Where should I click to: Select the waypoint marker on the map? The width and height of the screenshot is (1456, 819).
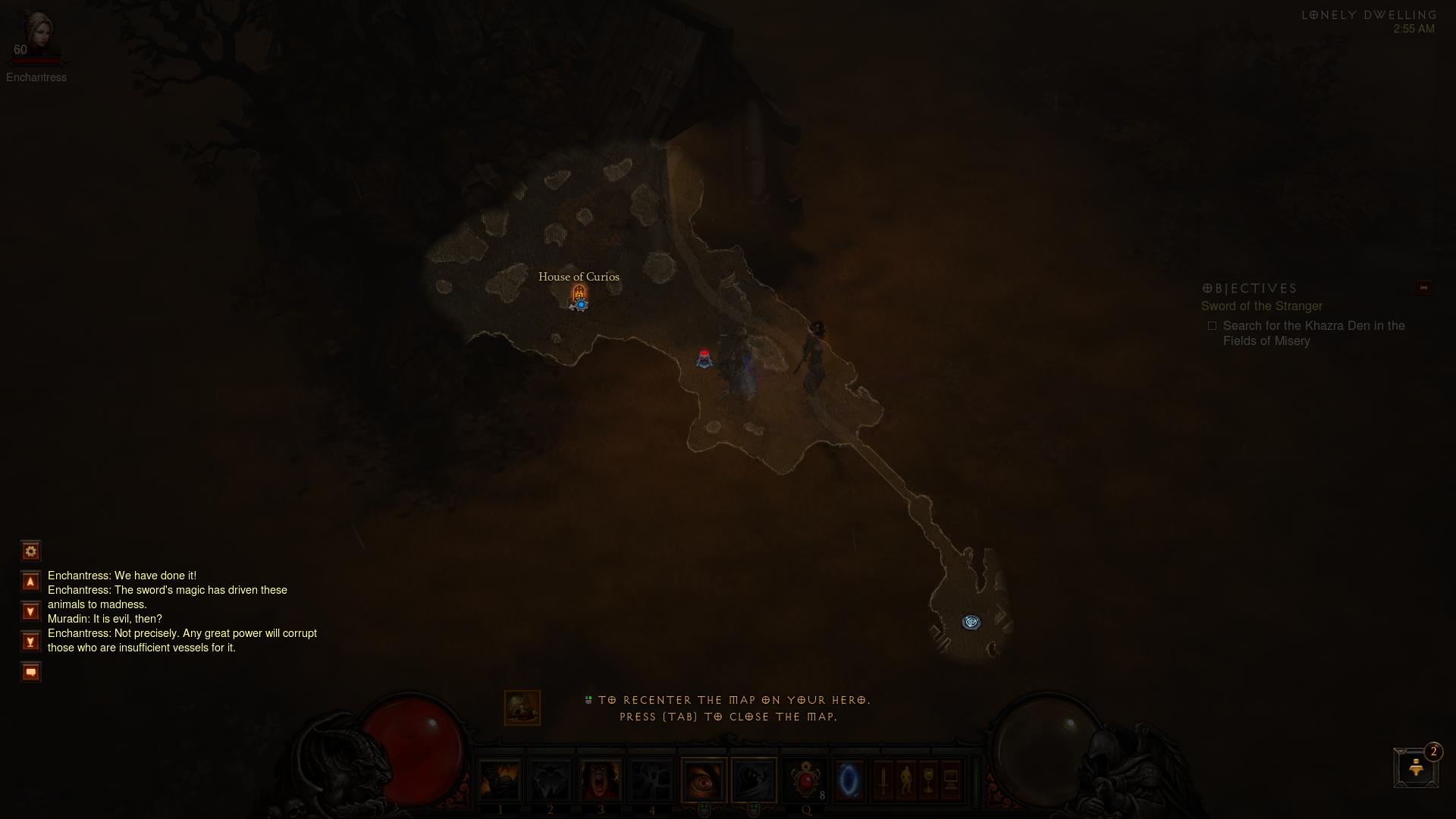click(971, 623)
